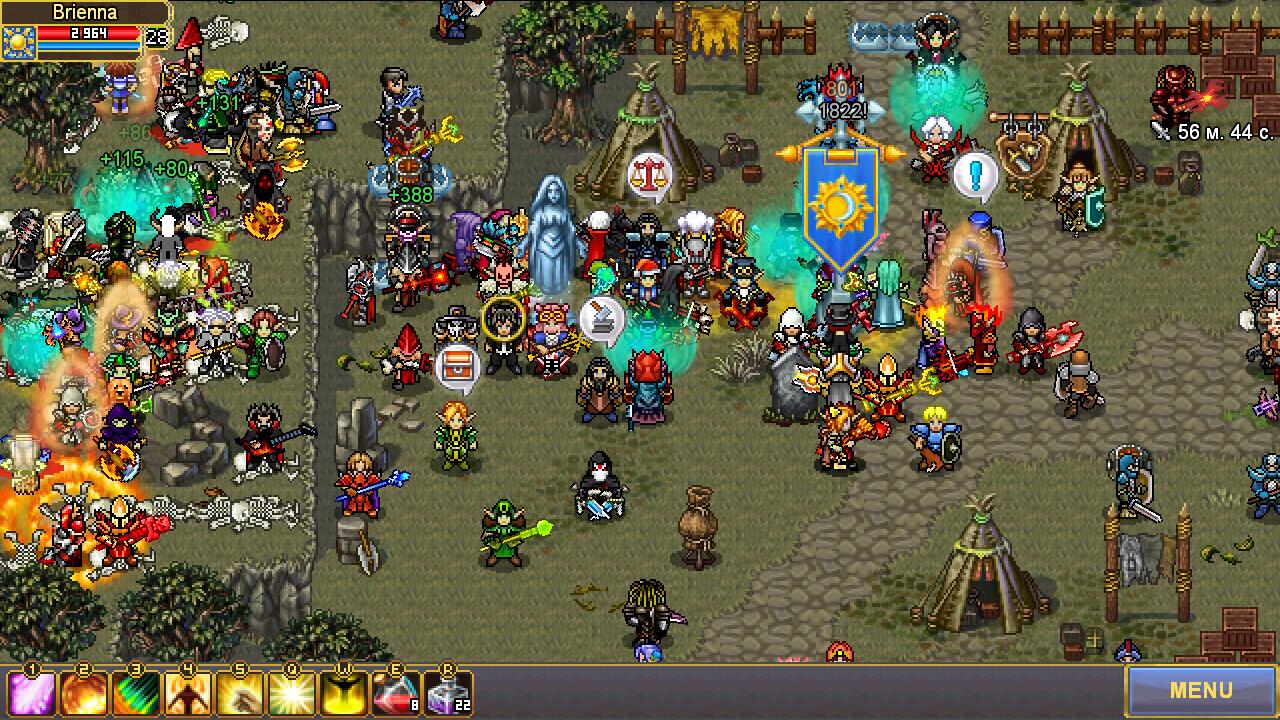Open the MENU button
The image size is (1280, 720).
click(x=1202, y=690)
